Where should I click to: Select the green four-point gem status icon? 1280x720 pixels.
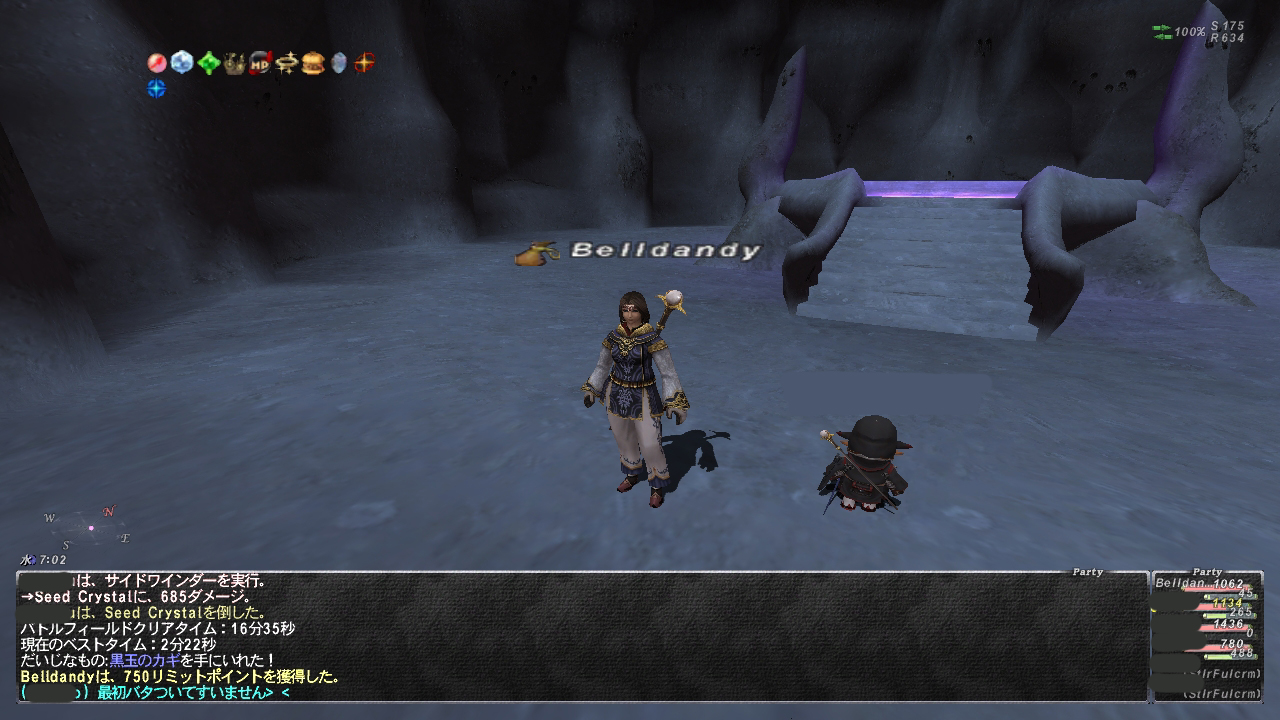click(x=209, y=63)
